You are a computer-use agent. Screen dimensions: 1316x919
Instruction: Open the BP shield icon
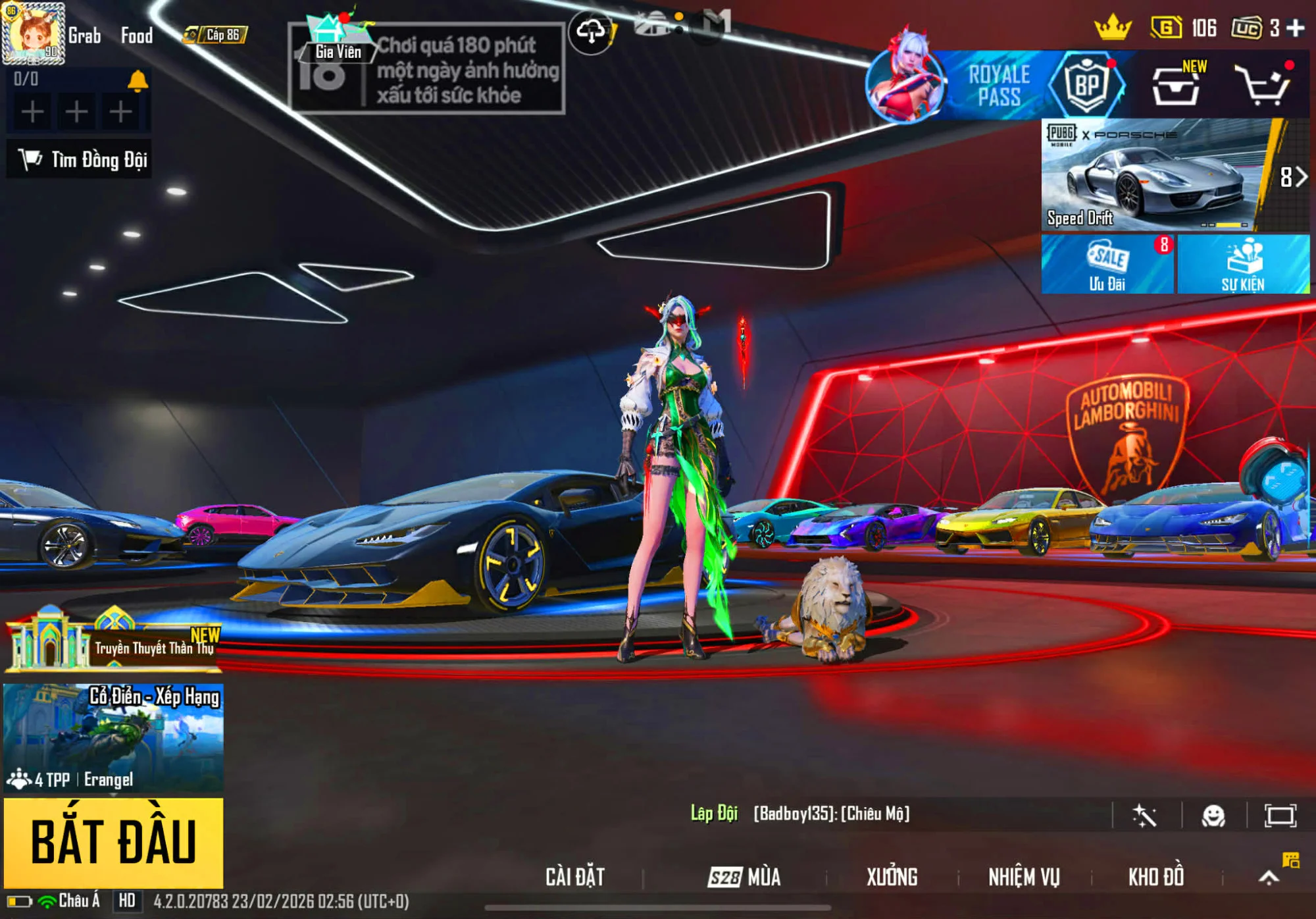coord(1086,86)
